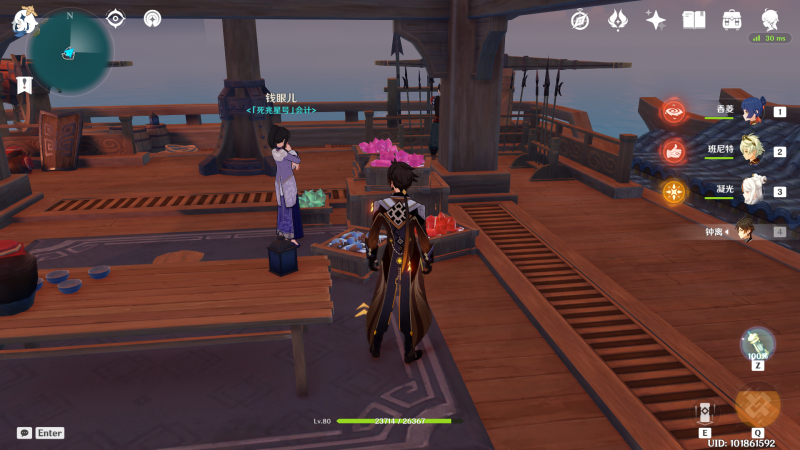Open the Paimon menu icon
800x450 pixels.
23,18
